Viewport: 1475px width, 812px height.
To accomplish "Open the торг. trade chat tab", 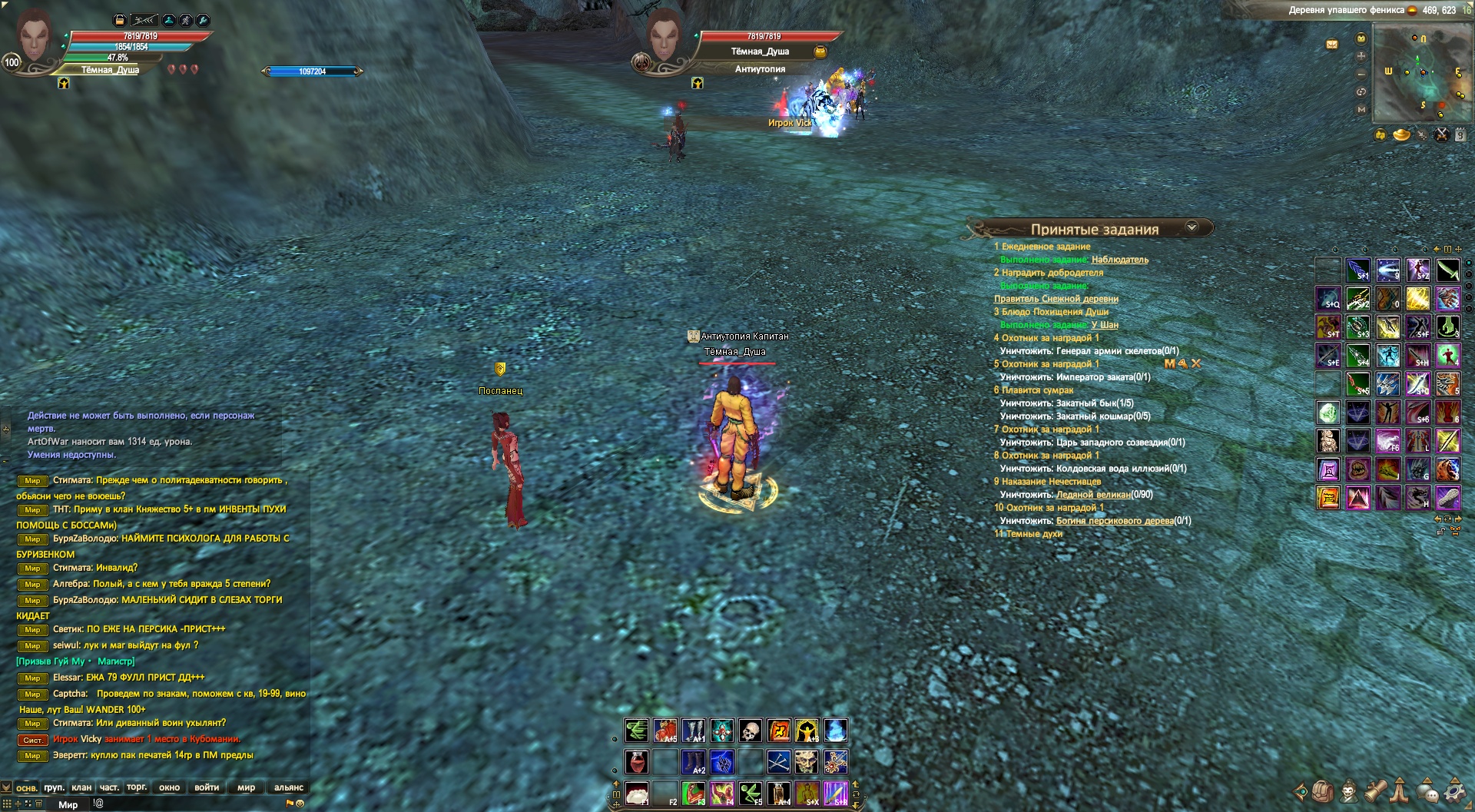I will click(137, 787).
